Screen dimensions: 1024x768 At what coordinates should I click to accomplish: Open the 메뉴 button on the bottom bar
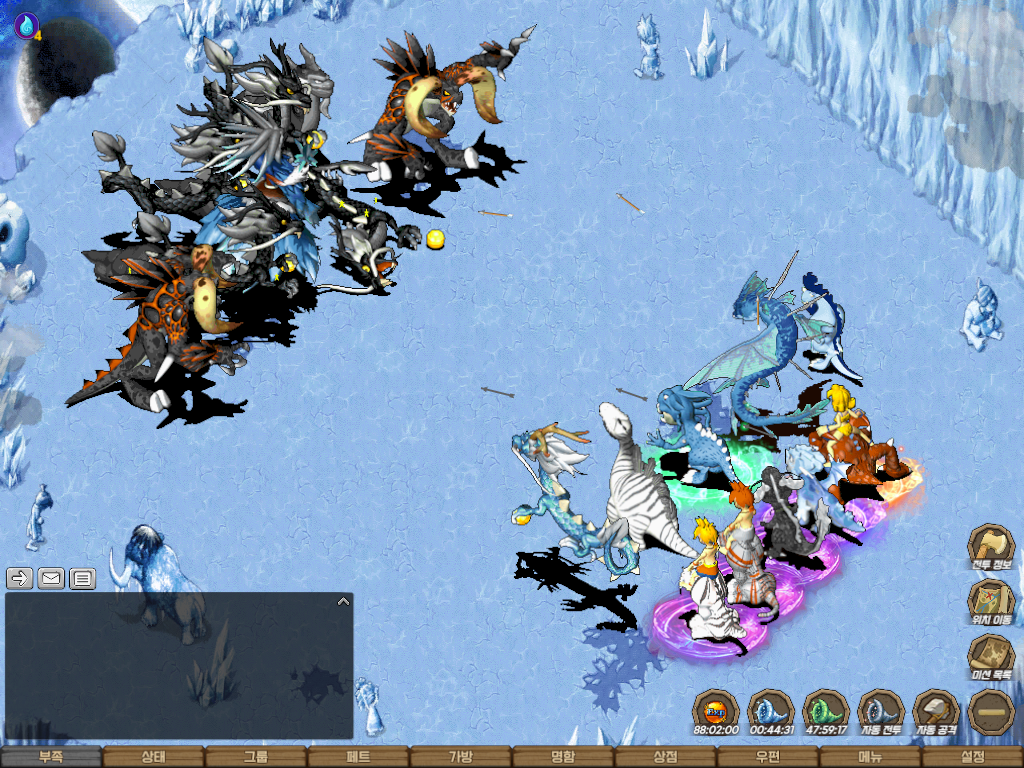pyautogui.click(x=870, y=757)
